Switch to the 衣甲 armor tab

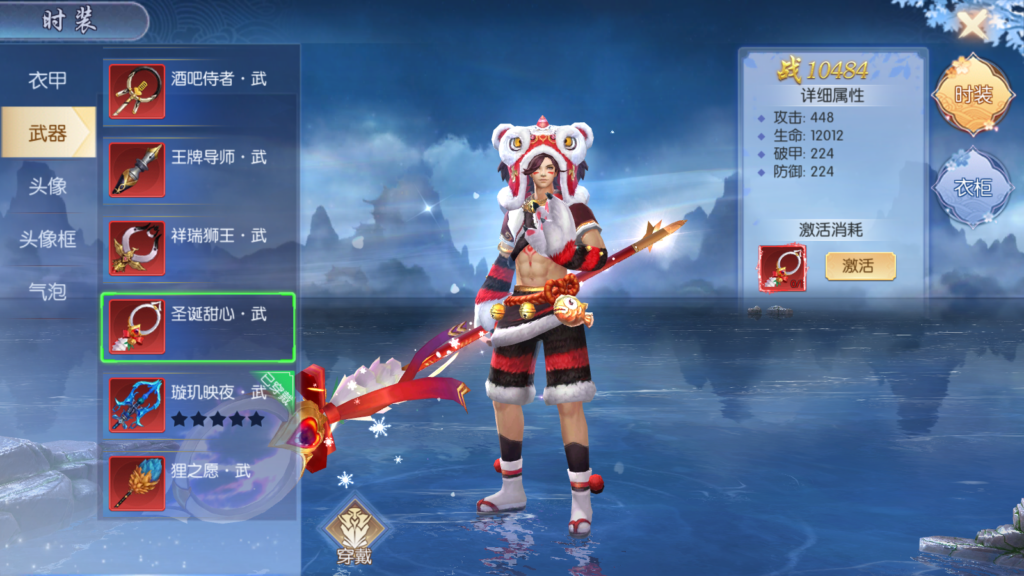[x=47, y=81]
